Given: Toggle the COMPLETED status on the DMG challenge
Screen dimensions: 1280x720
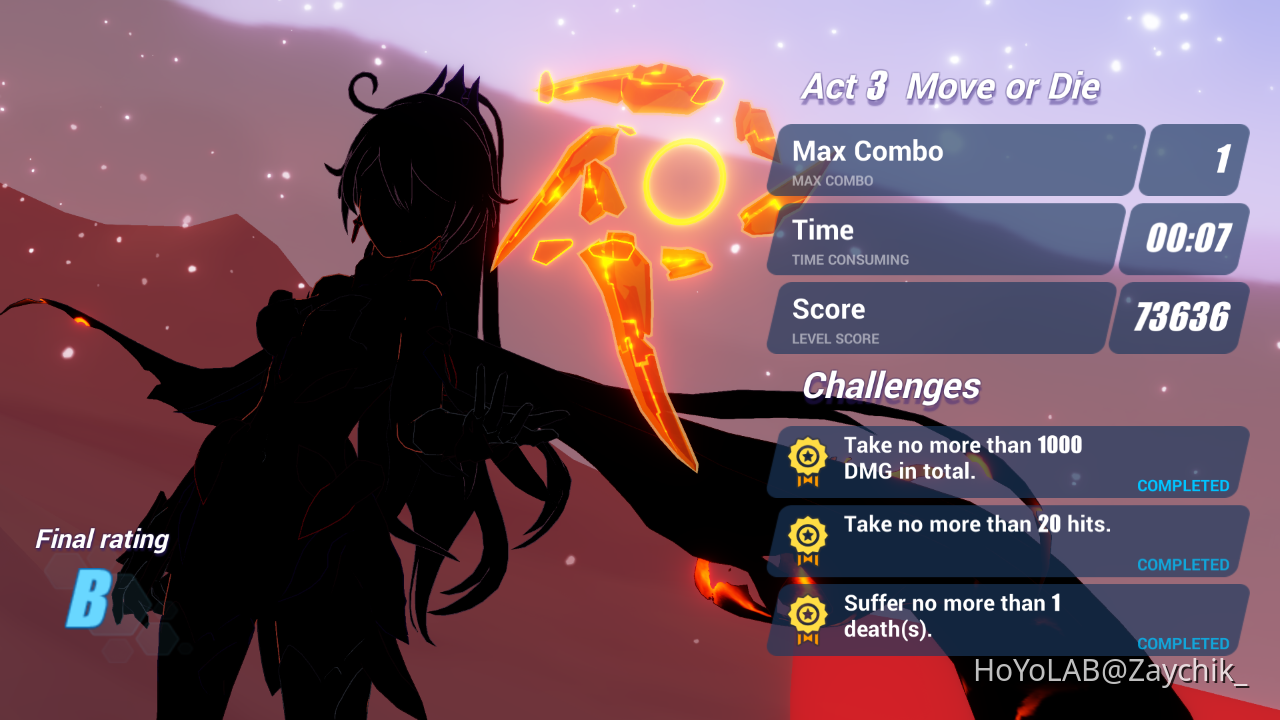Looking at the screenshot, I should (1183, 485).
